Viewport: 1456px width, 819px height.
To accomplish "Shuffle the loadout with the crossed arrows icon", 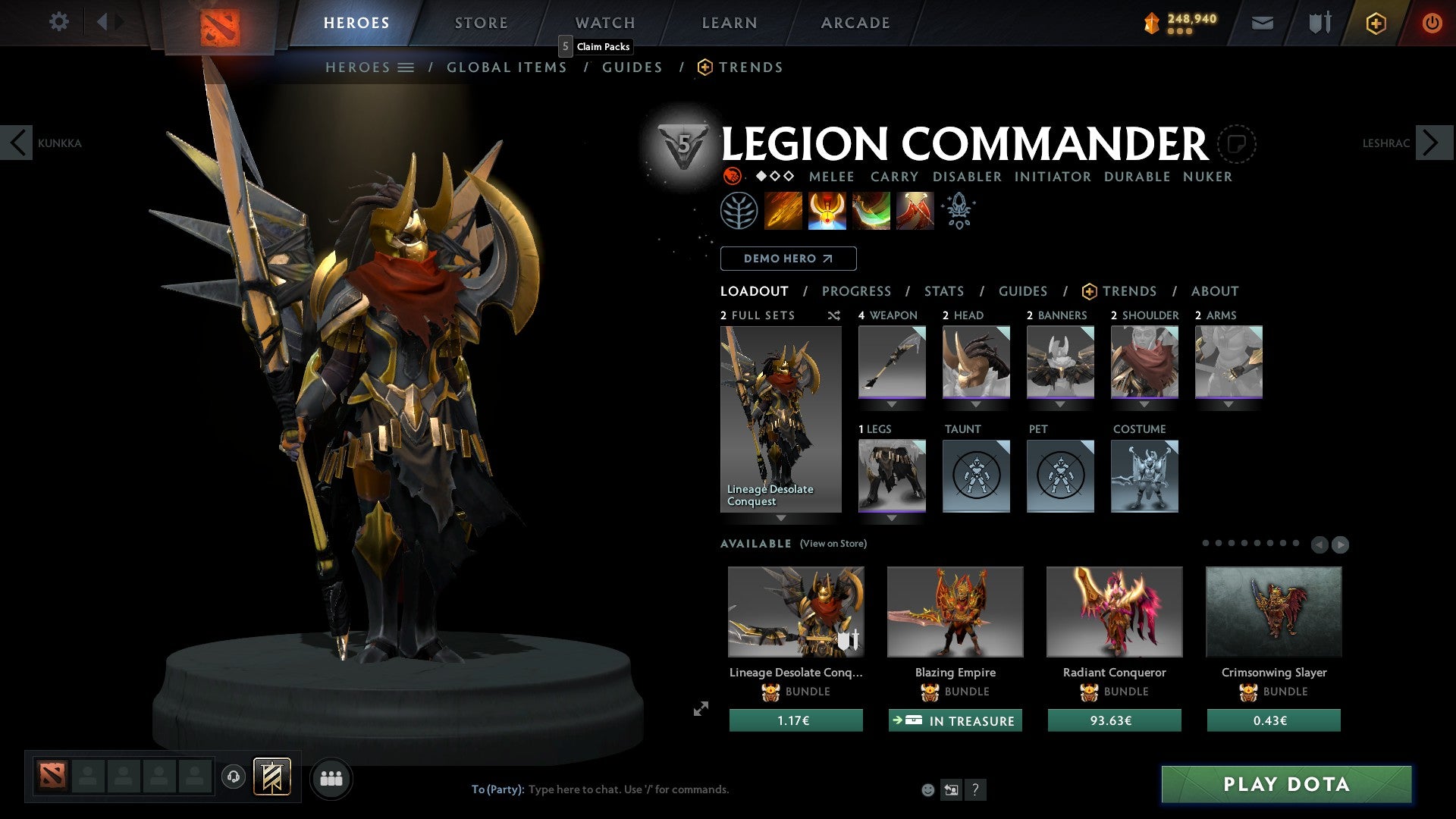I will tap(833, 316).
